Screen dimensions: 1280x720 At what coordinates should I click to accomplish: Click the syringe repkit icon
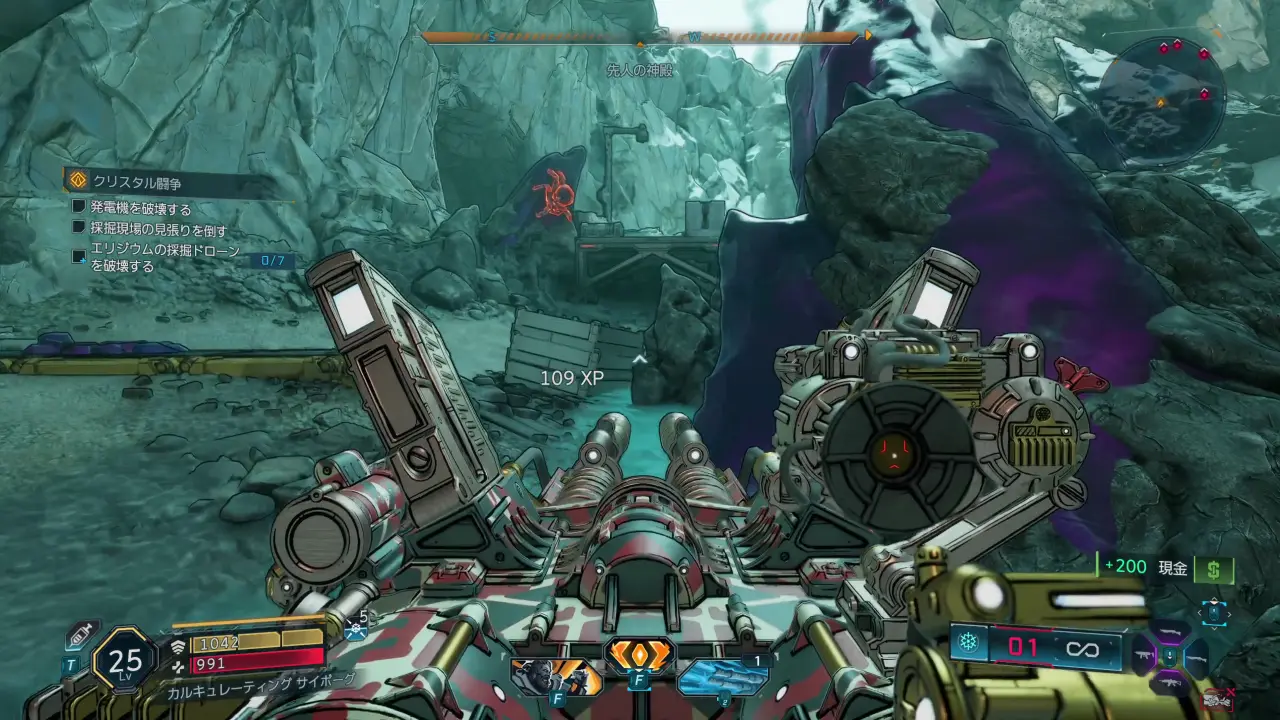coord(81,635)
